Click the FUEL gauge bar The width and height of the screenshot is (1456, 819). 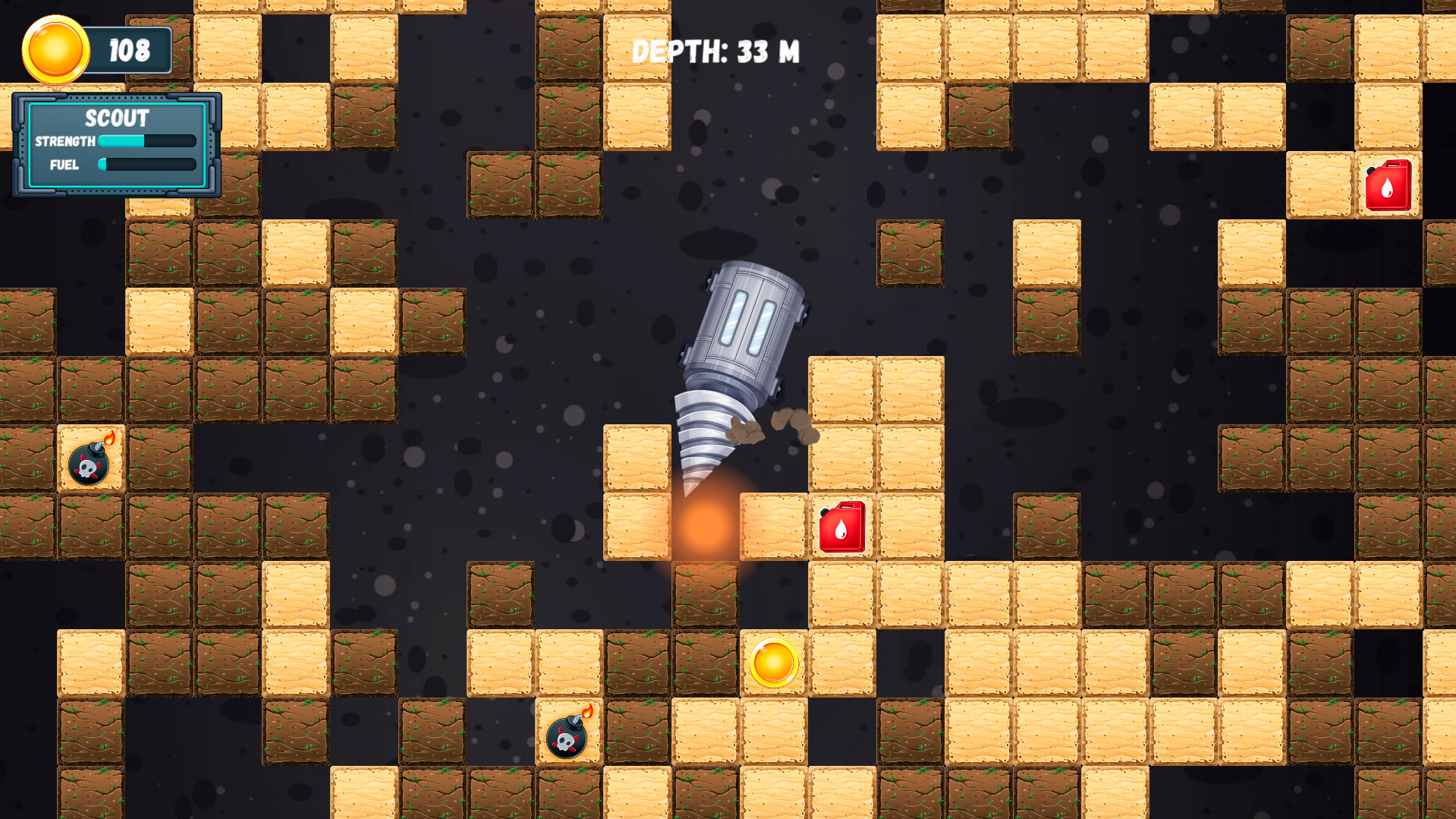[x=146, y=164]
